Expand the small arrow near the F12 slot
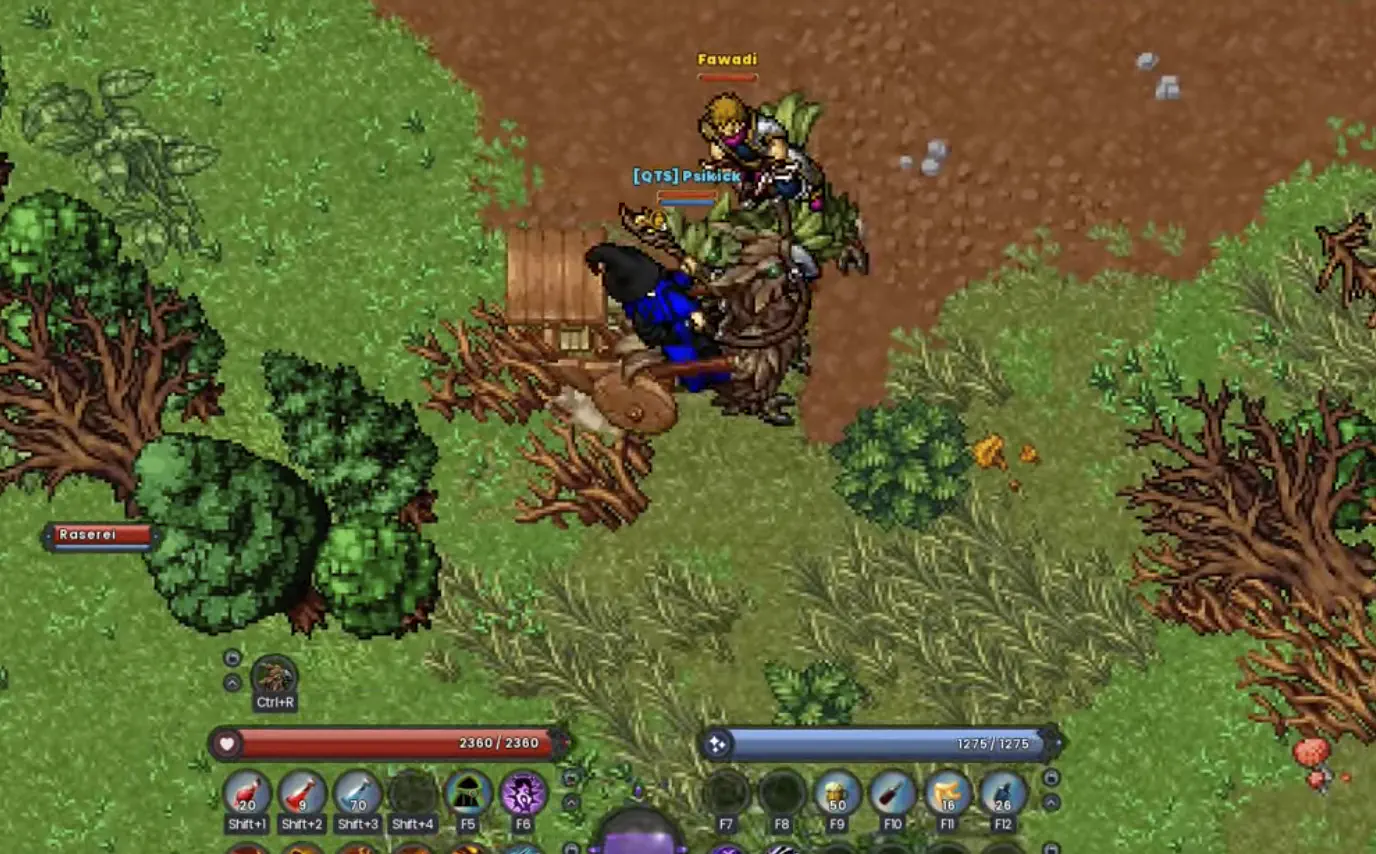The width and height of the screenshot is (1376, 854). [1049, 802]
